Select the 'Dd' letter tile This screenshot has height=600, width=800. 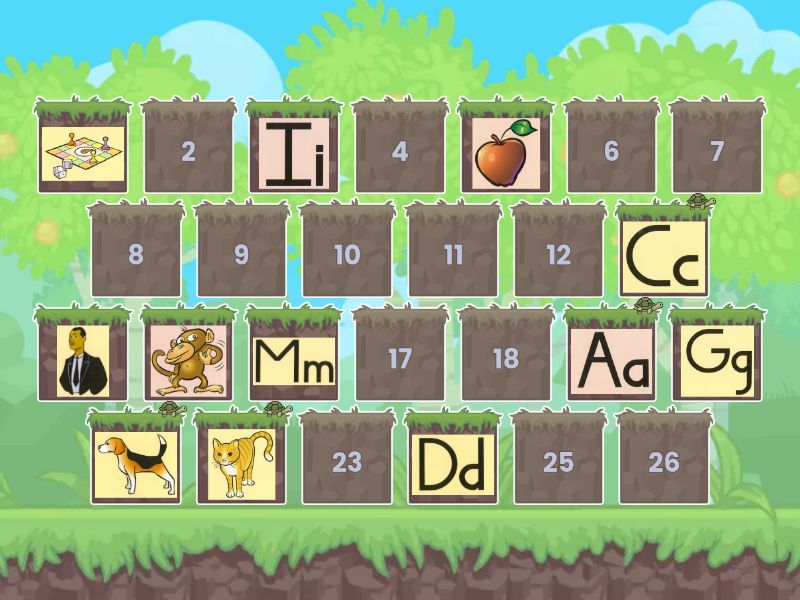452,462
